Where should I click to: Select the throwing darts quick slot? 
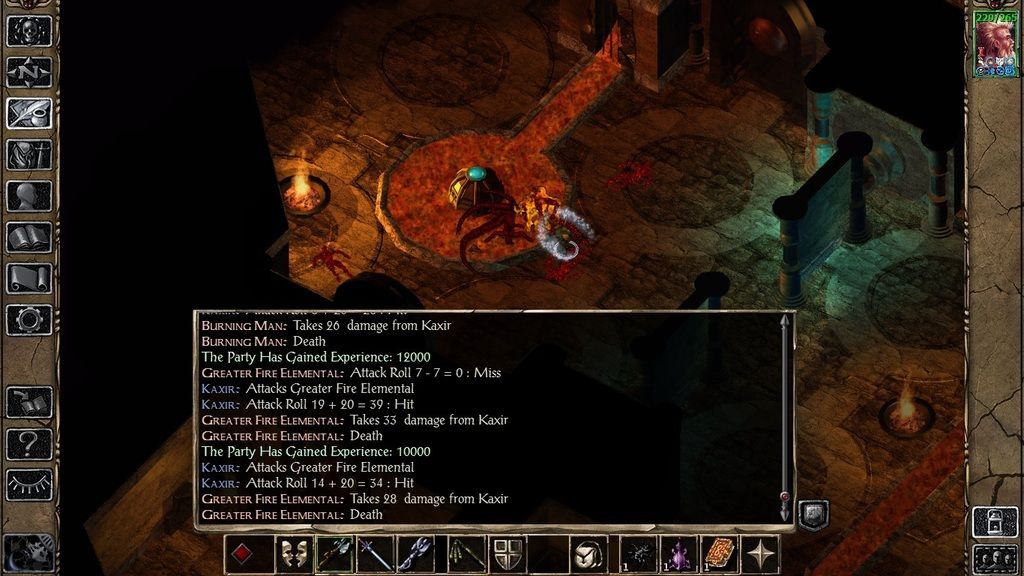click(x=458, y=554)
